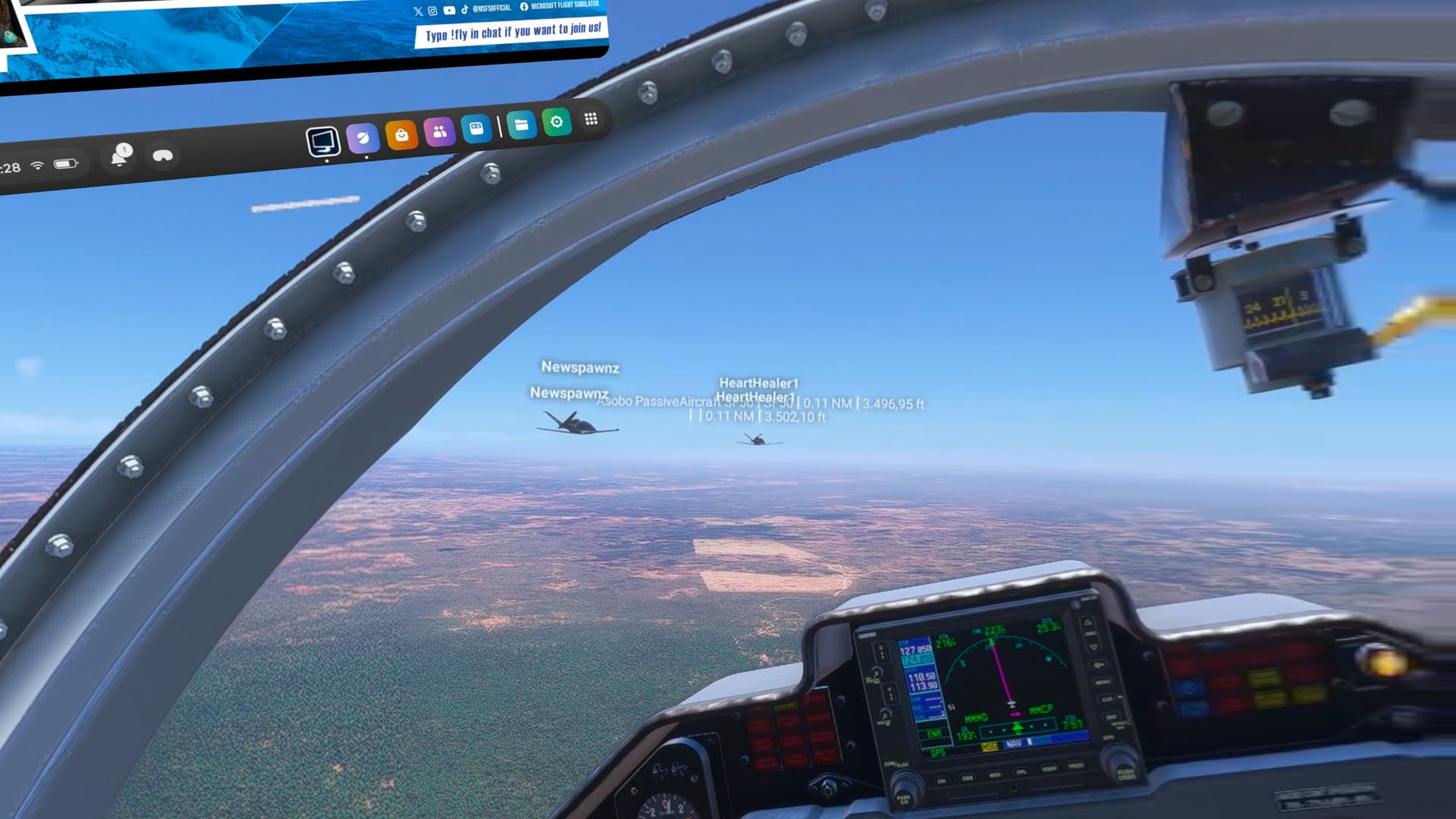Toggle OBS mode on the GPS

pyautogui.click(x=968, y=778)
